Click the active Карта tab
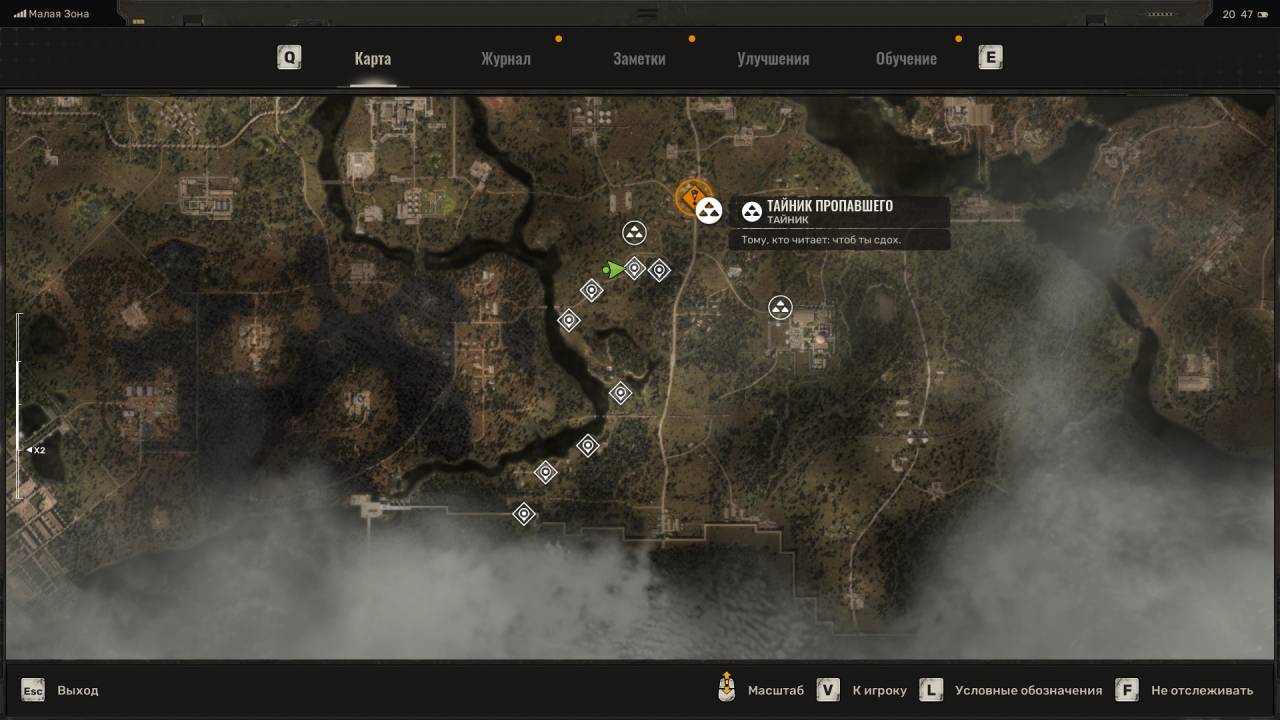1280x720 pixels. (372, 58)
